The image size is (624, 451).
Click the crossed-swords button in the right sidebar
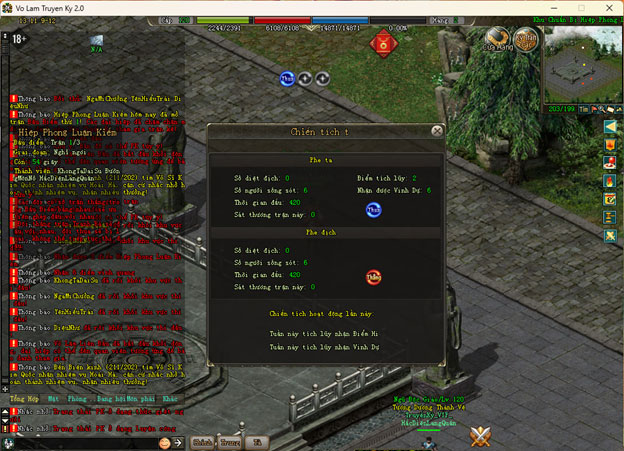point(610,235)
